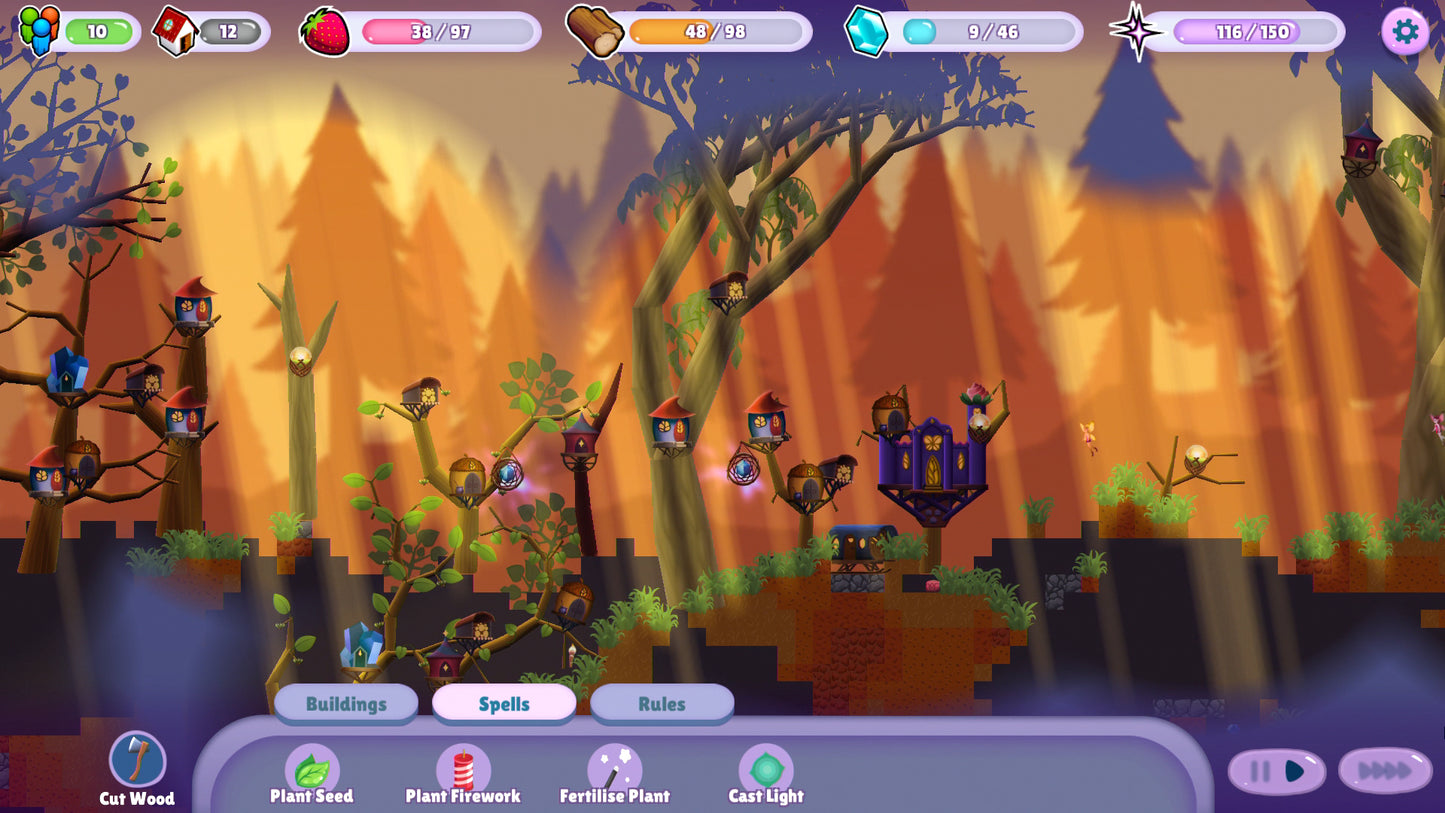Click the crystal resource icon

coord(866,30)
